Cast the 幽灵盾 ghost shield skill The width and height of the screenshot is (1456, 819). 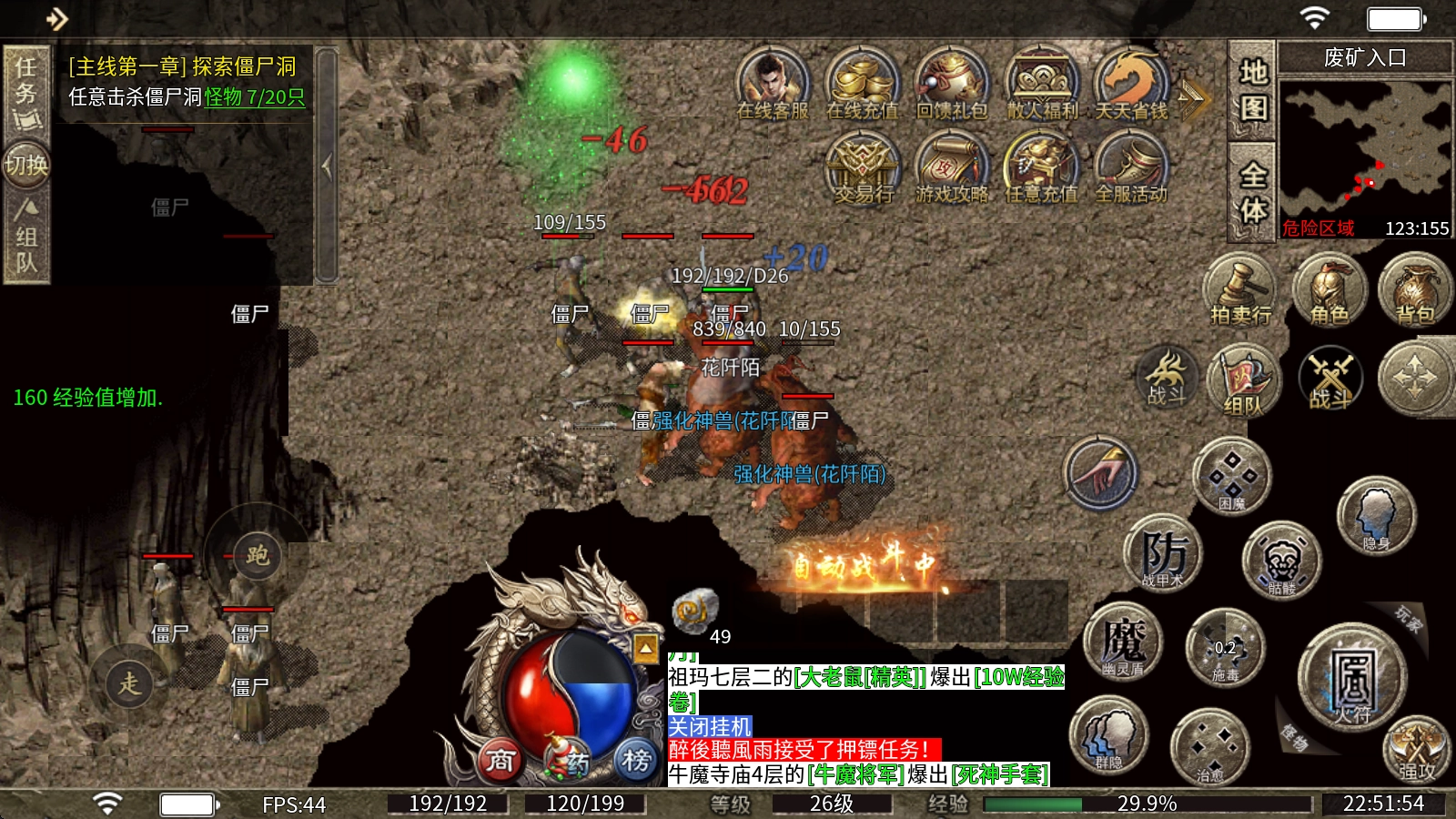click(1123, 641)
